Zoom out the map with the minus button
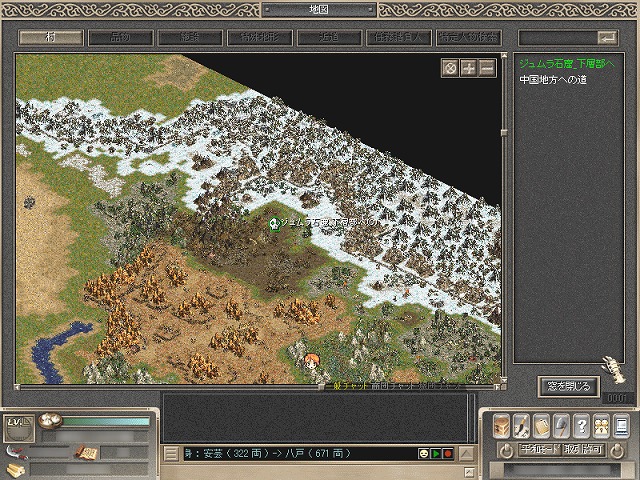The width and height of the screenshot is (640, 480). point(486,68)
